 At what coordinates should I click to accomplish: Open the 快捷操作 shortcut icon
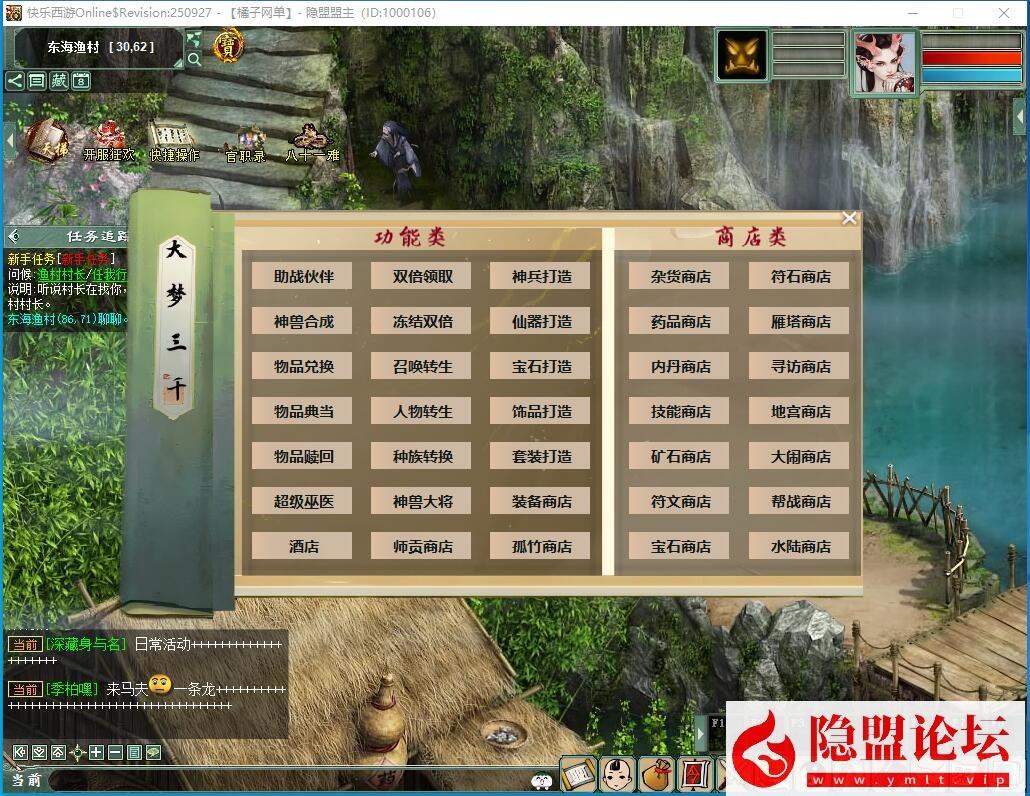(174, 140)
